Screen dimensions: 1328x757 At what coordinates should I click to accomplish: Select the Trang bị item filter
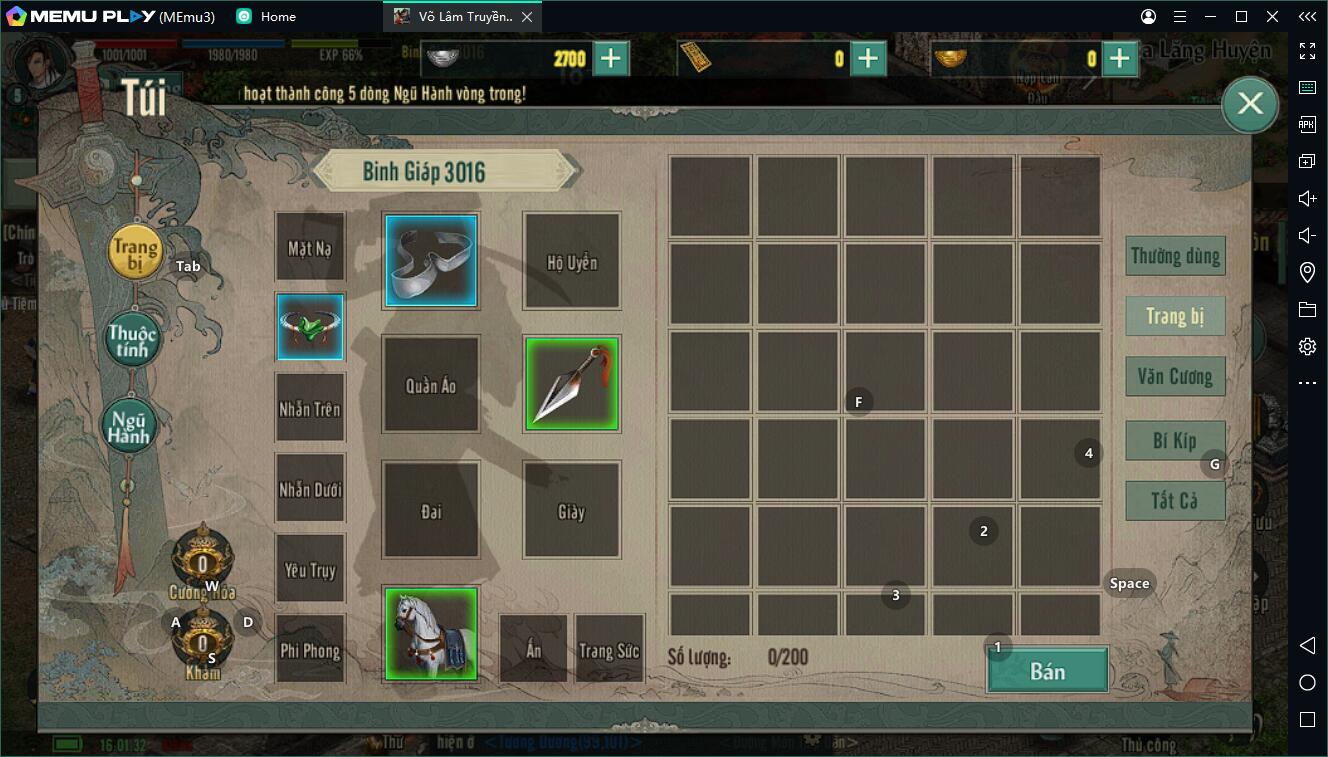coord(1175,316)
